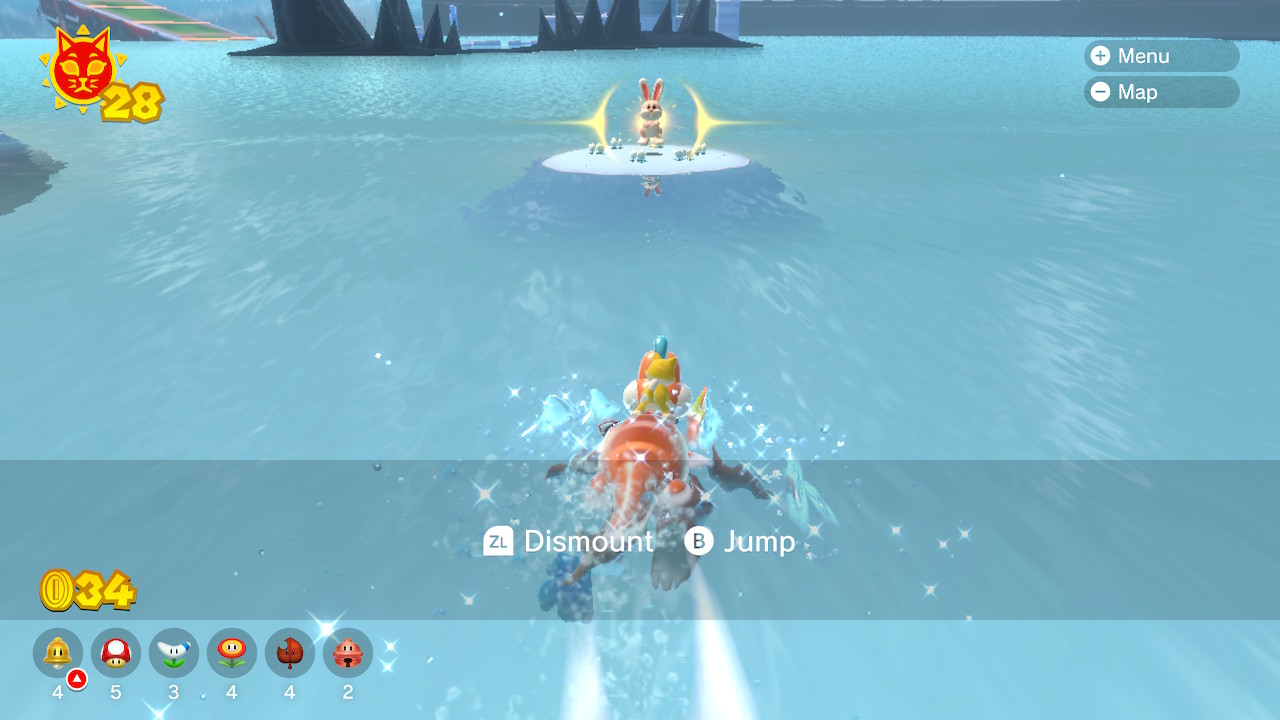The height and width of the screenshot is (720, 1280).
Task: Open the Map
Action: (1160, 92)
